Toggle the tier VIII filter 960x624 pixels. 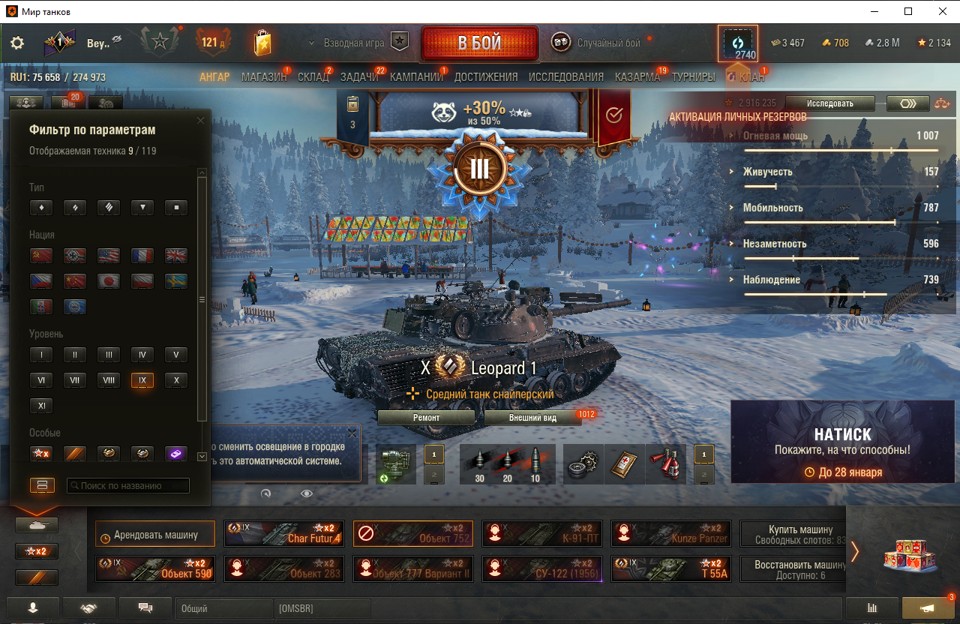(x=108, y=380)
